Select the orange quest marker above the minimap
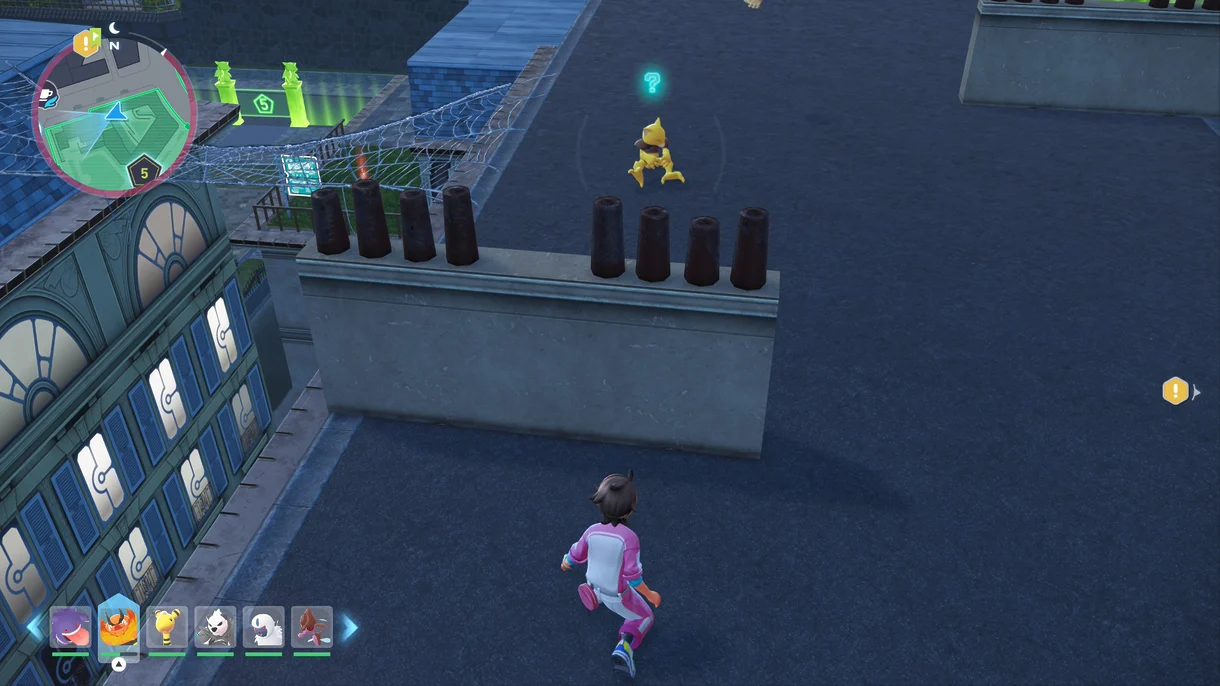This screenshot has height=686, width=1220. point(87,43)
